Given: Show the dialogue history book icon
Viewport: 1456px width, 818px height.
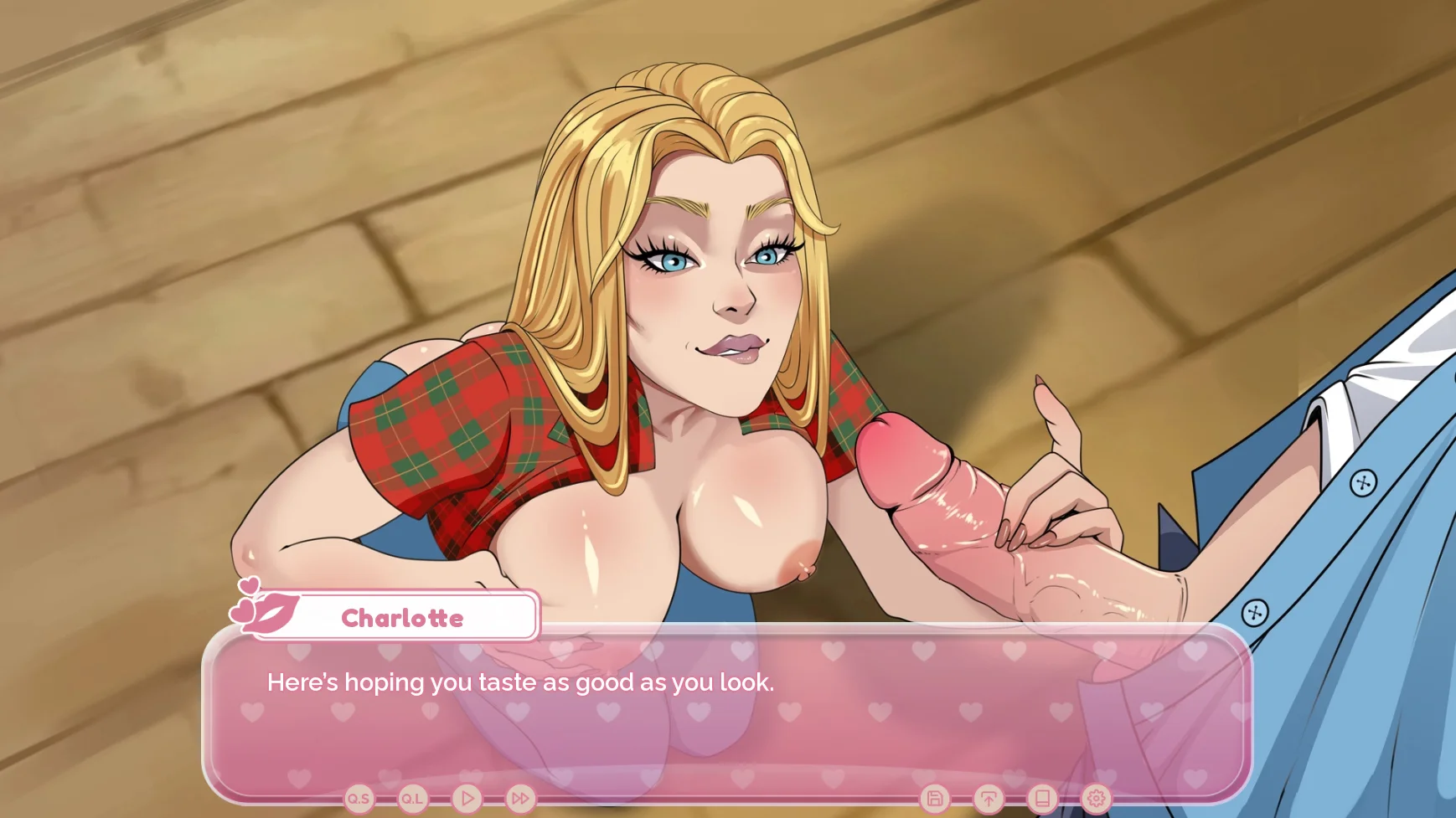Looking at the screenshot, I should (x=1042, y=799).
